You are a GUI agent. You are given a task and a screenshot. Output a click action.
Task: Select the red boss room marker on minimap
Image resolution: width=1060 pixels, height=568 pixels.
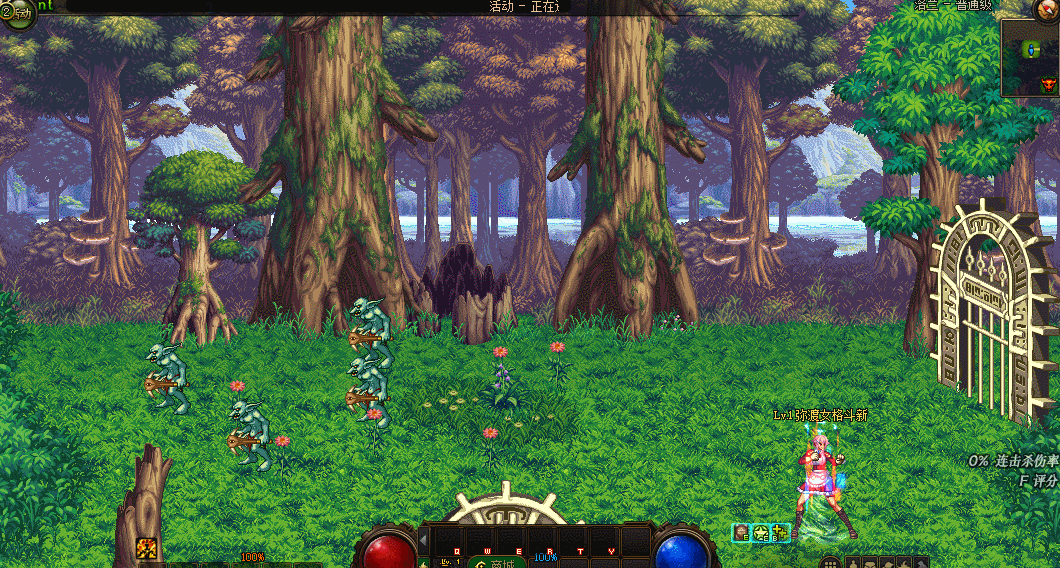click(x=1048, y=85)
